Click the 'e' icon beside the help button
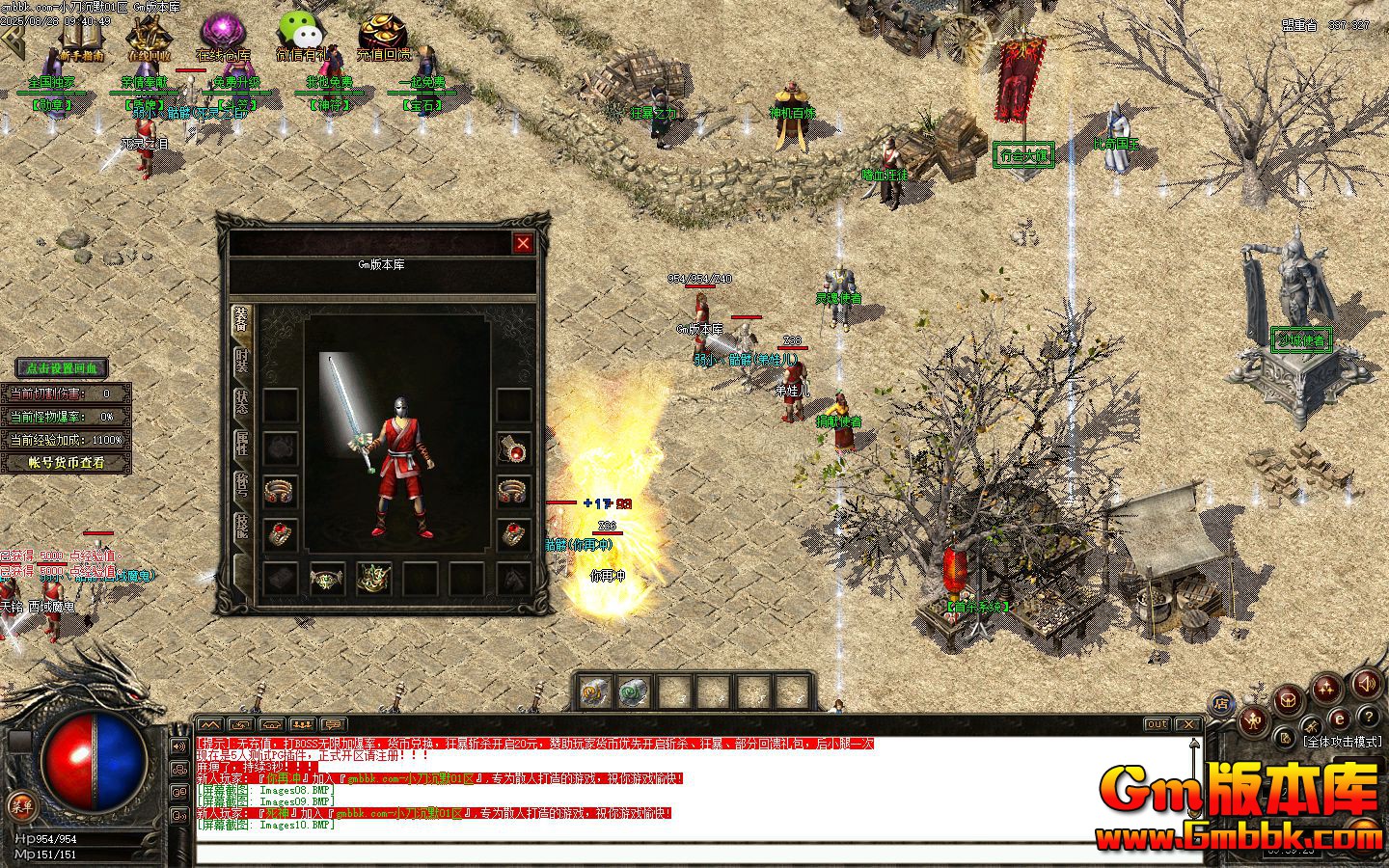1389x868 pixels. click(x=1340, y=718)
